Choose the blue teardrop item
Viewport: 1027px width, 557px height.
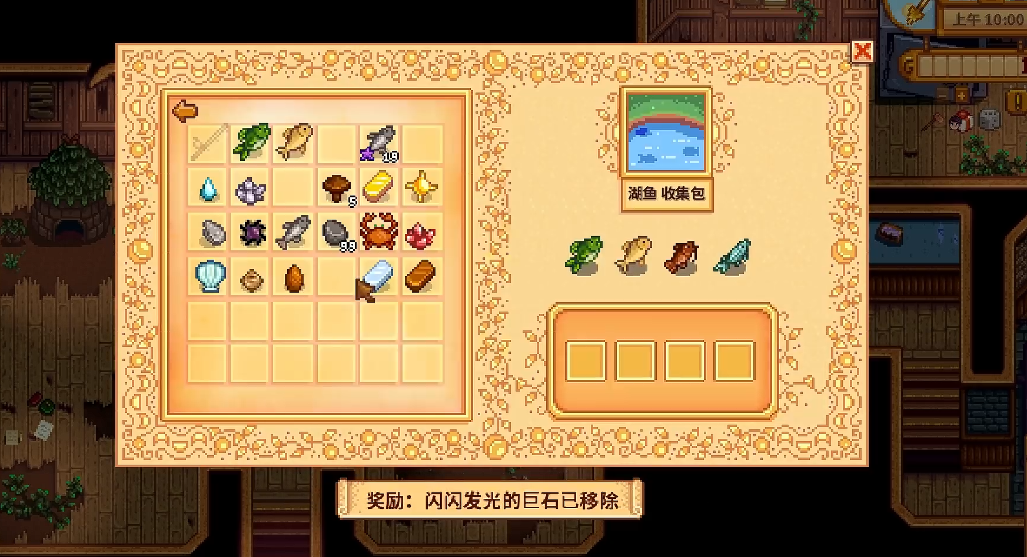click(x=209, y=187)
